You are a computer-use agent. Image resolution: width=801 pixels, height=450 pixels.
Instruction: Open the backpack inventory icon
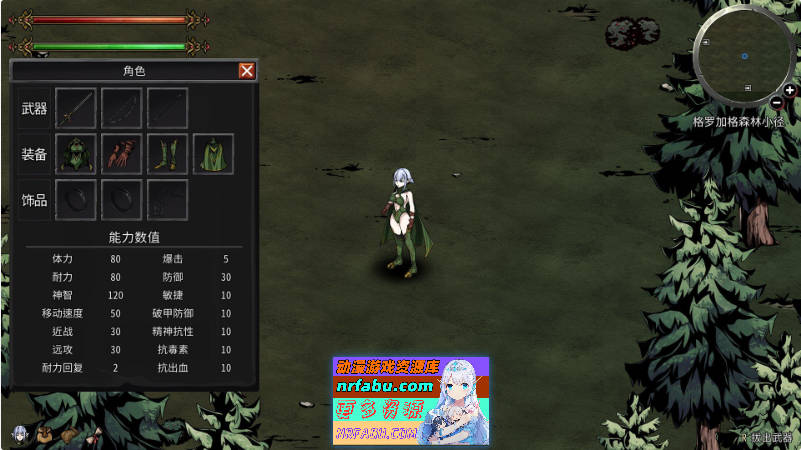pos(45,434)
